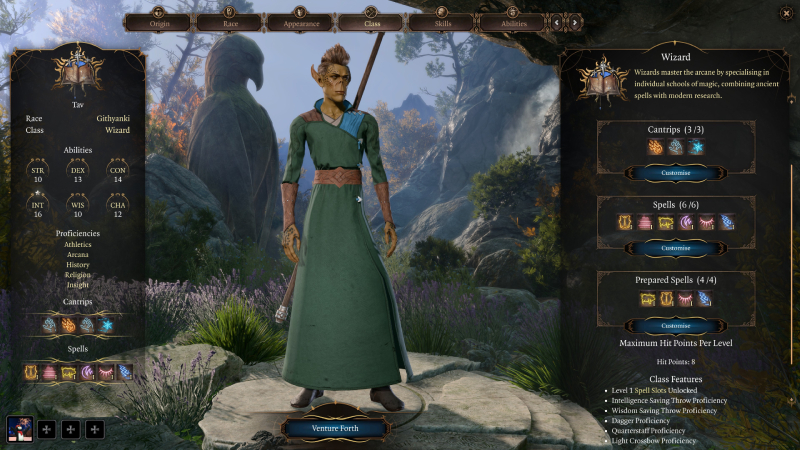Click the left arrow beside the Abilities tab
This screenshot has width=800, height=450.
click(557, 21)
